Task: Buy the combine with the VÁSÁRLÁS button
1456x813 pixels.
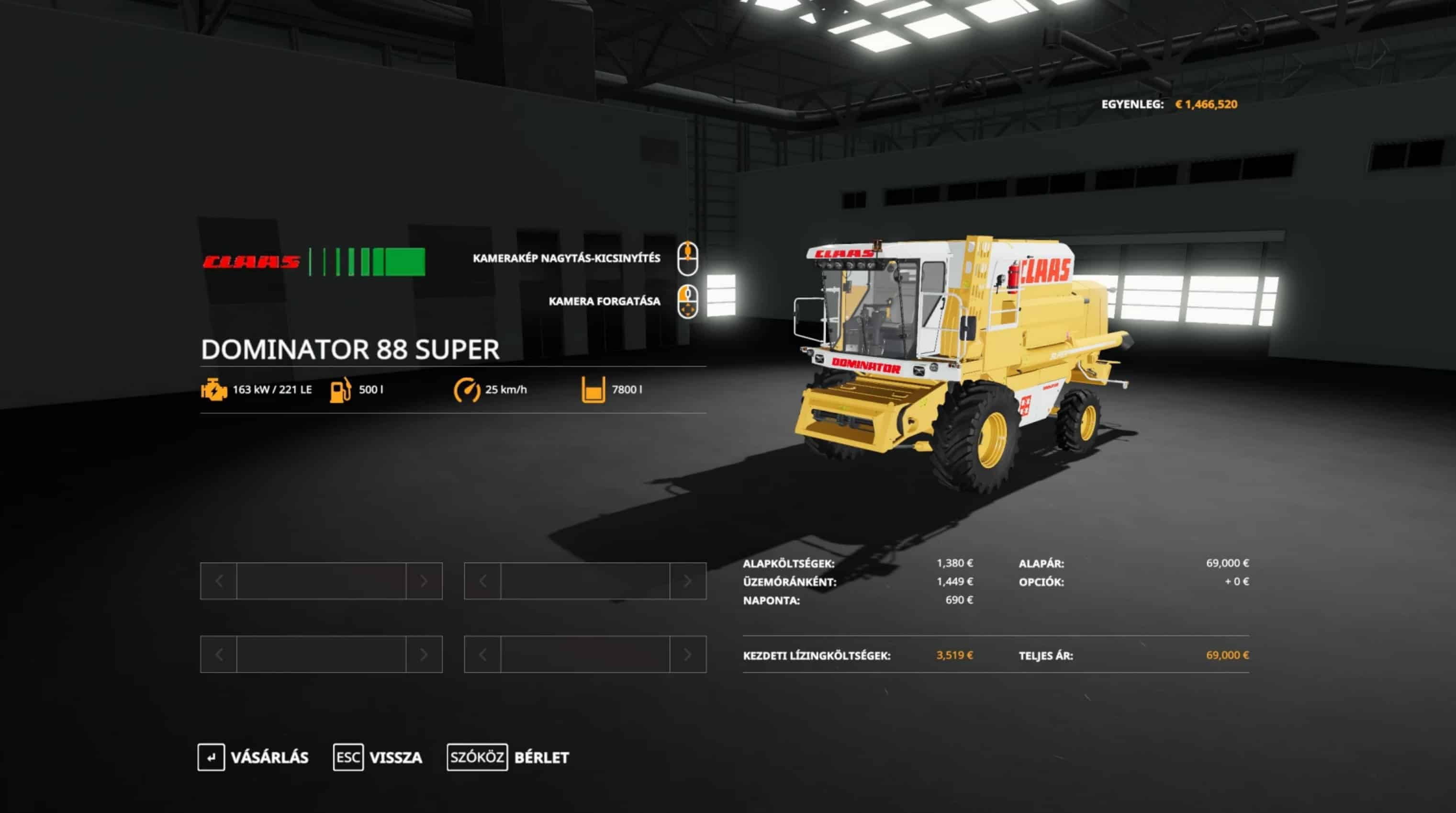Action: [x=254, y=757]
